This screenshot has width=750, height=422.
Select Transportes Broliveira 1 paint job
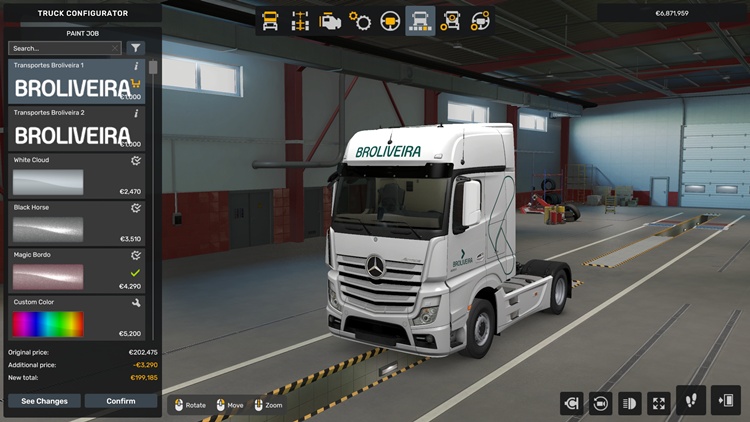[x=75, y=81]
